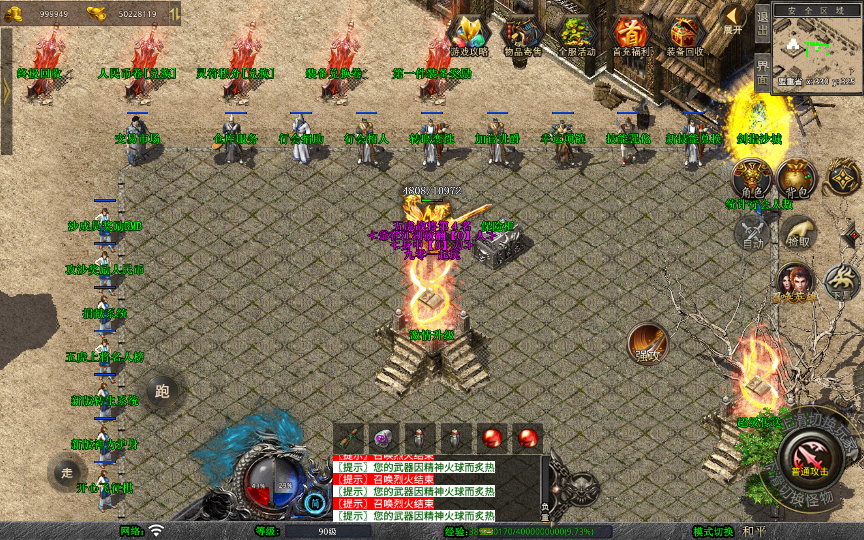Open the 全服活动 server events icon

click(x=576, y=36)
